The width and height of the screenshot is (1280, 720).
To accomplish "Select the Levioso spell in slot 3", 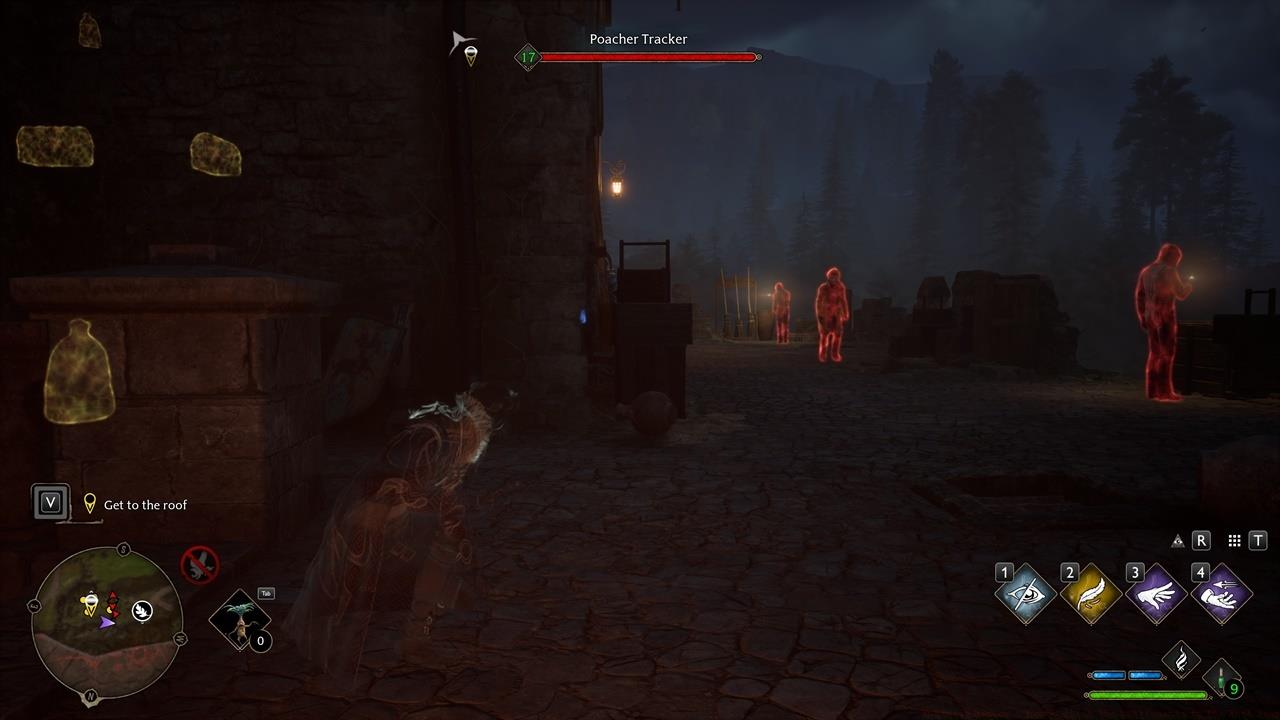I will [x=1156, y=592].
